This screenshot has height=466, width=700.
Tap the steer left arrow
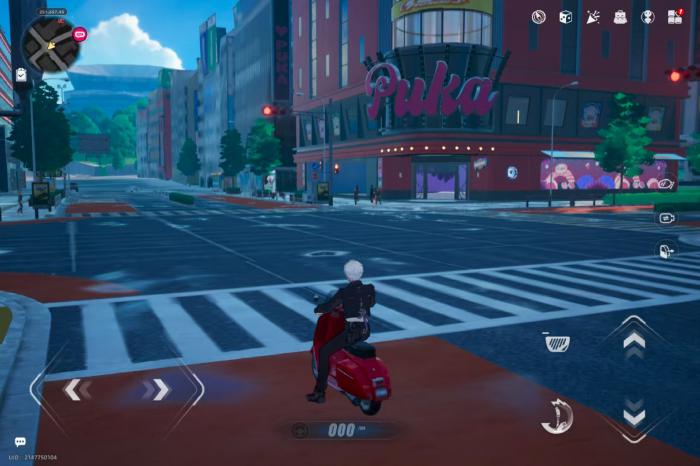(73, 390)
